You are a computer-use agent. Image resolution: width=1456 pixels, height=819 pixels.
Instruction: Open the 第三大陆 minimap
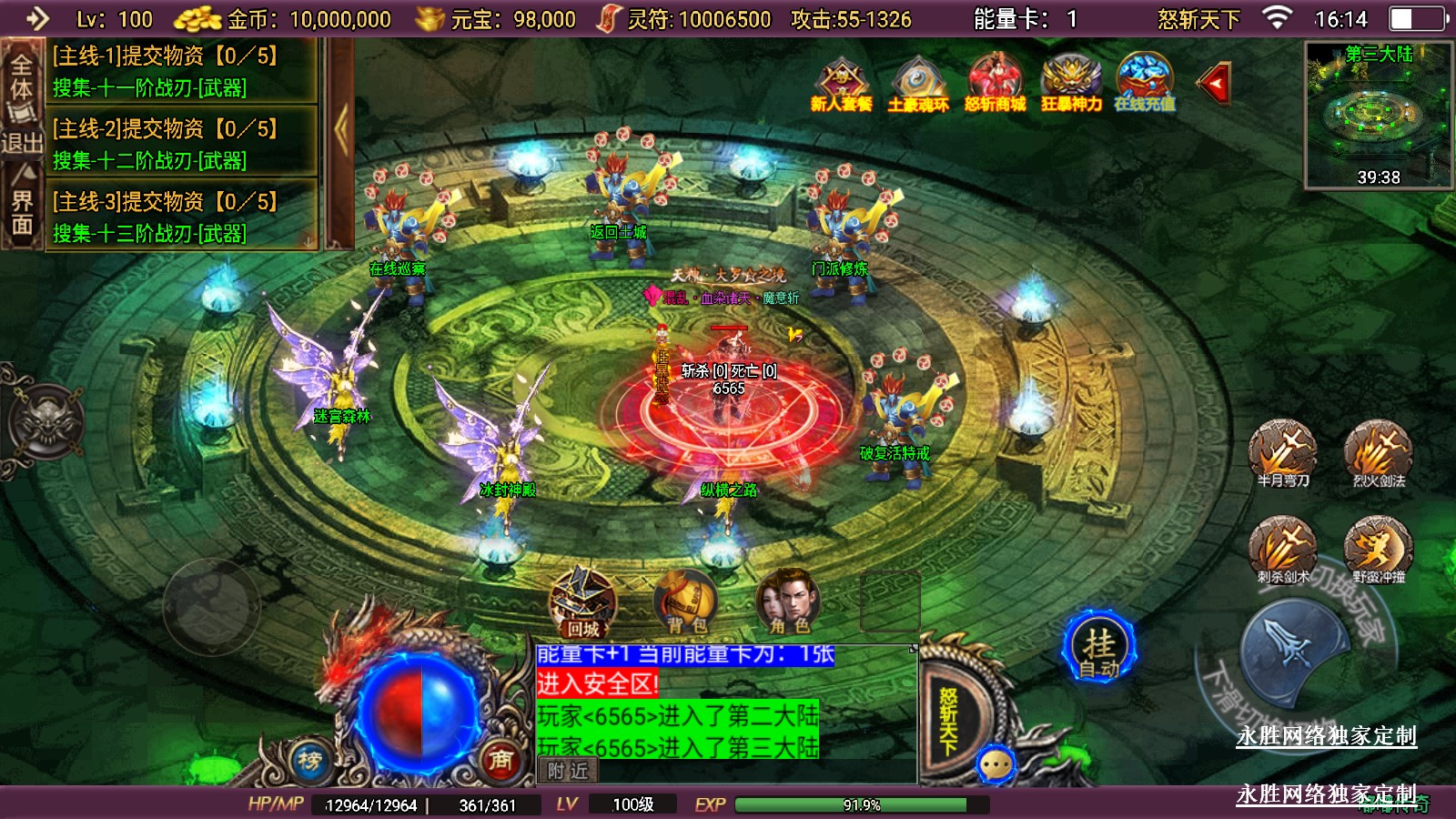pyautogui.click(x=1378, y=115)
